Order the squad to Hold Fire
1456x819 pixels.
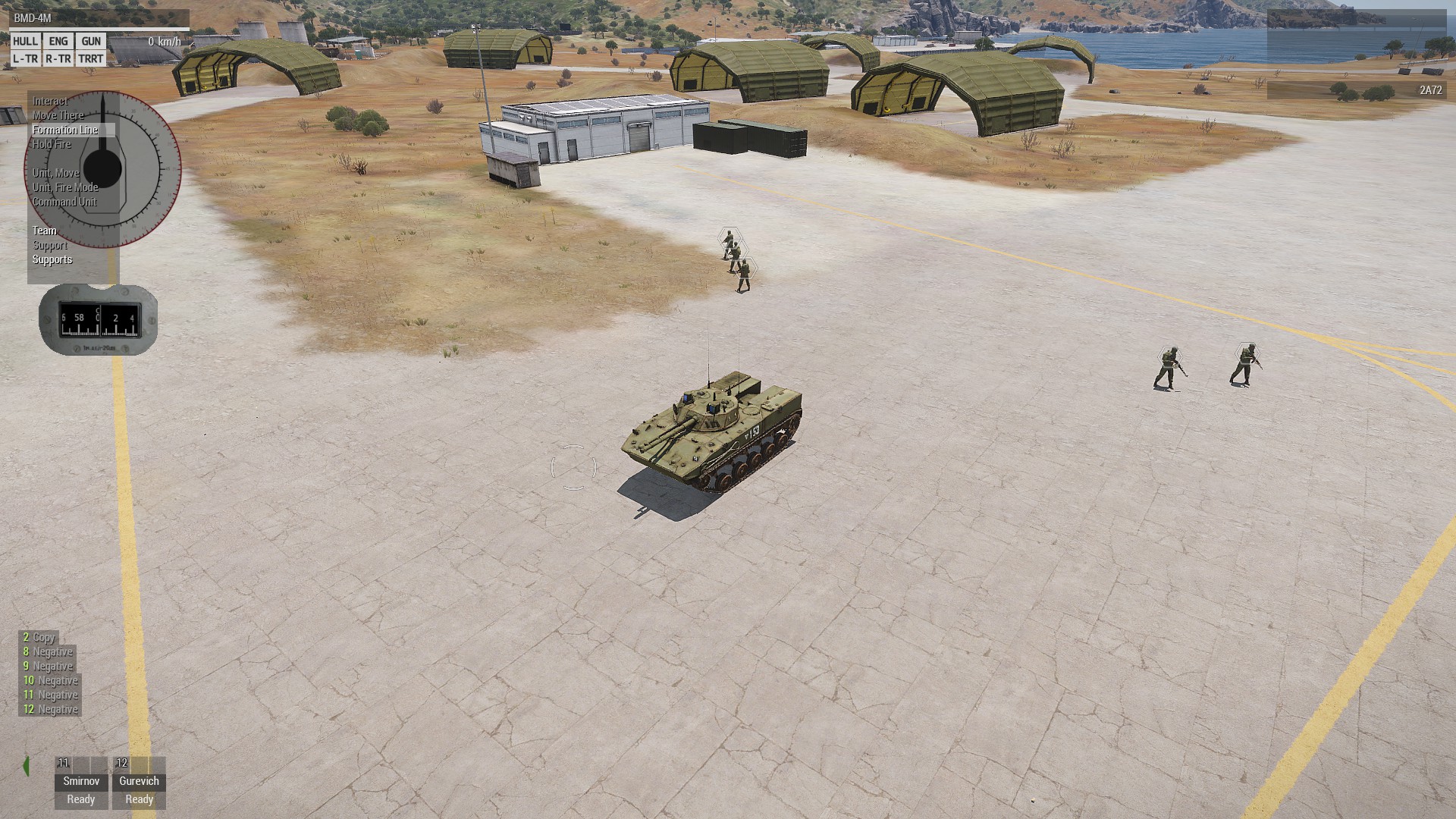52,144
